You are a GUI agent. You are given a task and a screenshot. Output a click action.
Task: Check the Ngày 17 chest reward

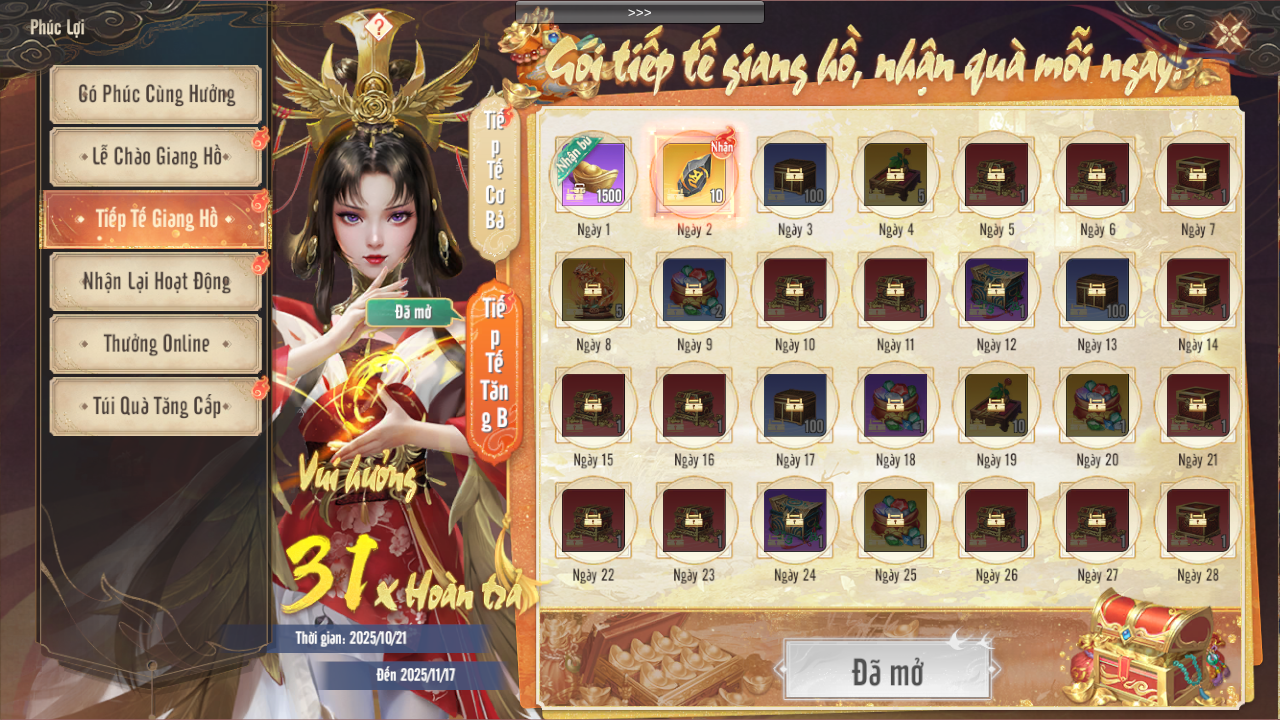(x=795, y=404)
